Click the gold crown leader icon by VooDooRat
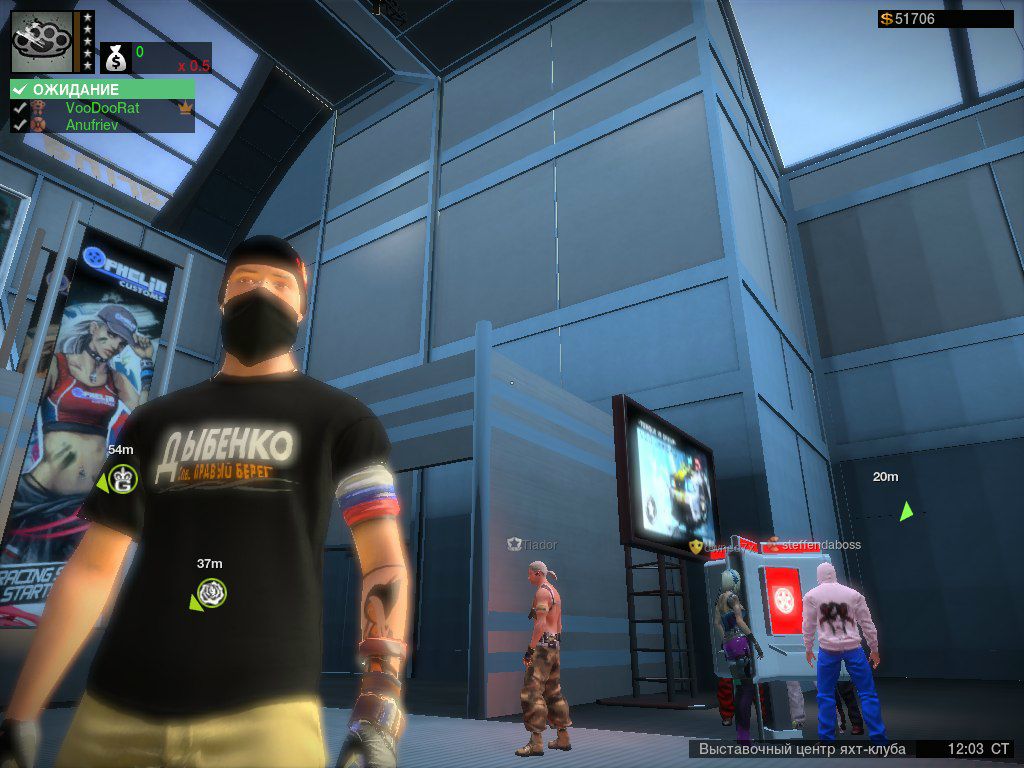 [x=184, y=107]
